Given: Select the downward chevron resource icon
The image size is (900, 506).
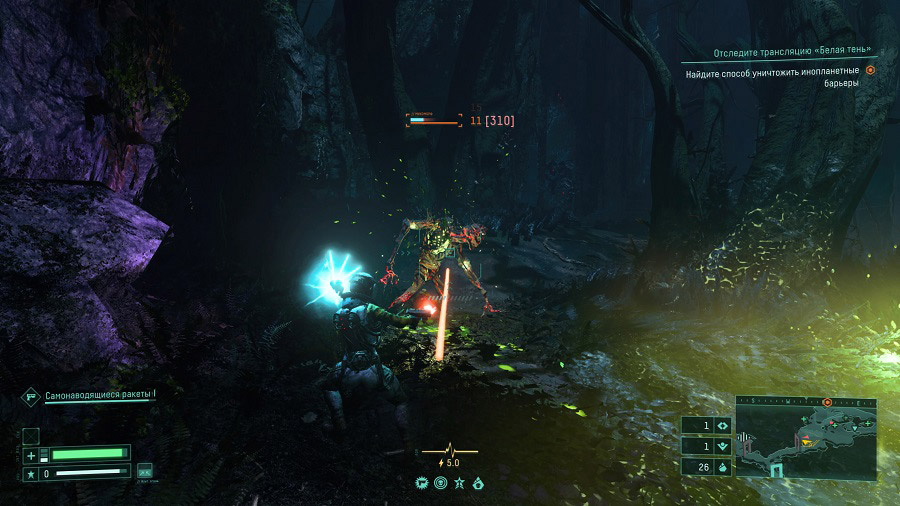Looking at the screenshot, I should [x=723, y=446].
